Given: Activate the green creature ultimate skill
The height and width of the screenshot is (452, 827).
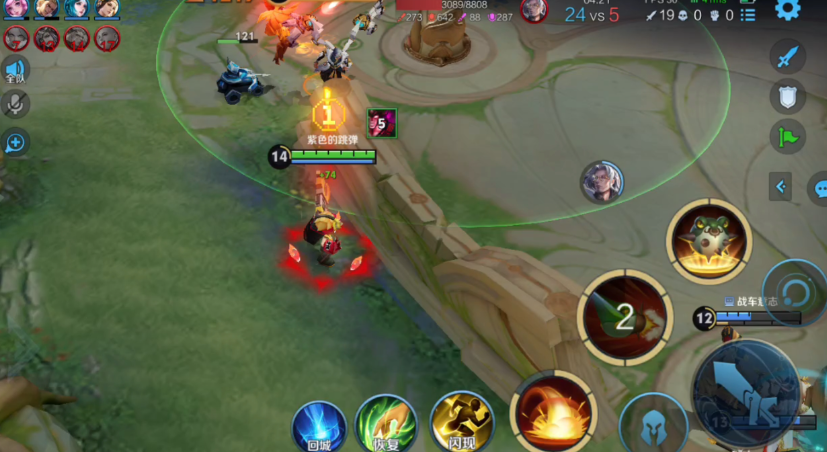Looking at the screenshot, I should tap(709, 241).
